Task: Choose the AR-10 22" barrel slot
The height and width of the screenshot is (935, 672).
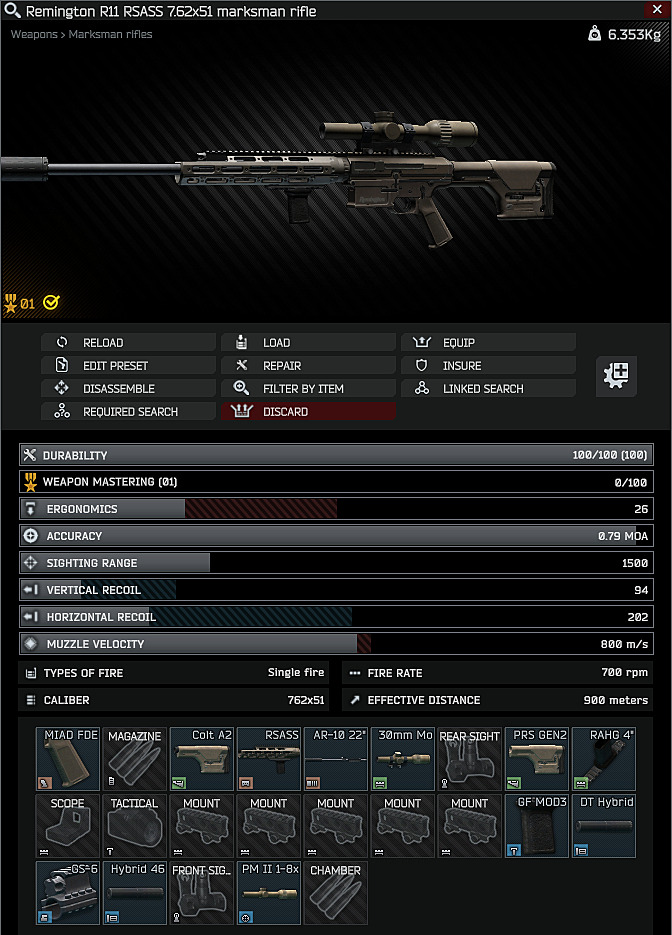Action: tap(336, 759)
